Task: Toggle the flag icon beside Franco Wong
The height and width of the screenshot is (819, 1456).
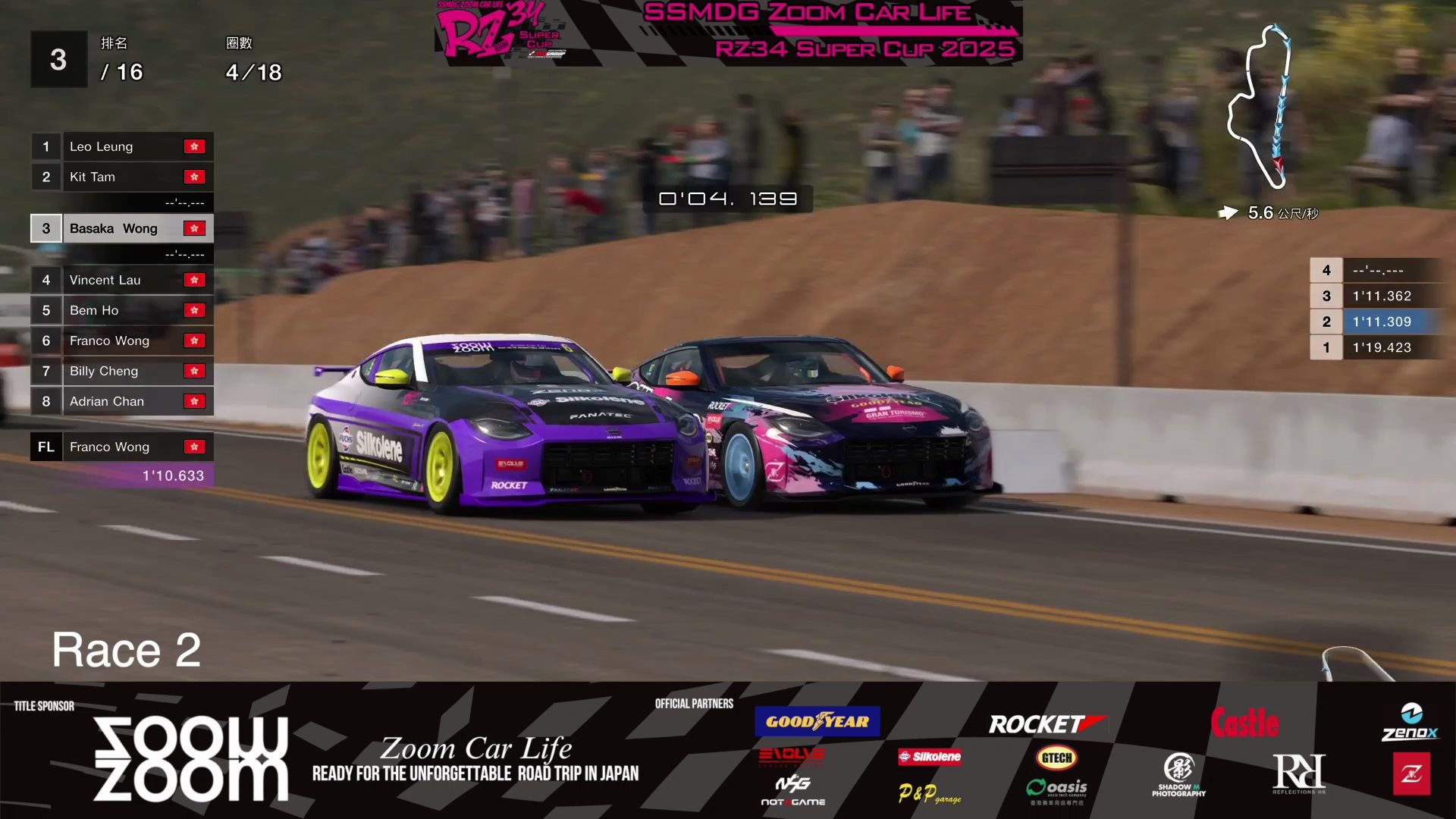Action: pos(195,340)
